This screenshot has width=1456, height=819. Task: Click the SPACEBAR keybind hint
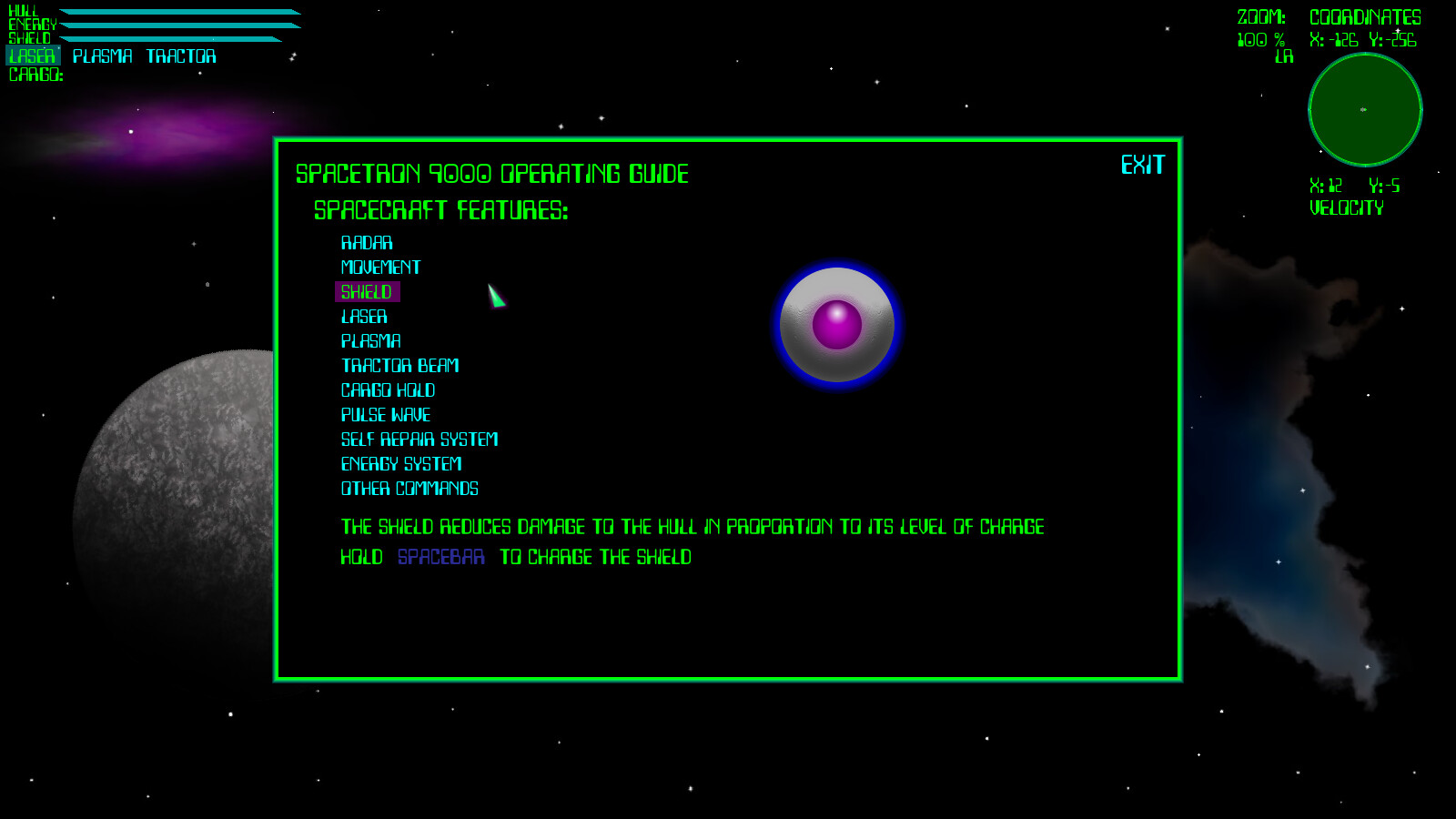[440, 558]
